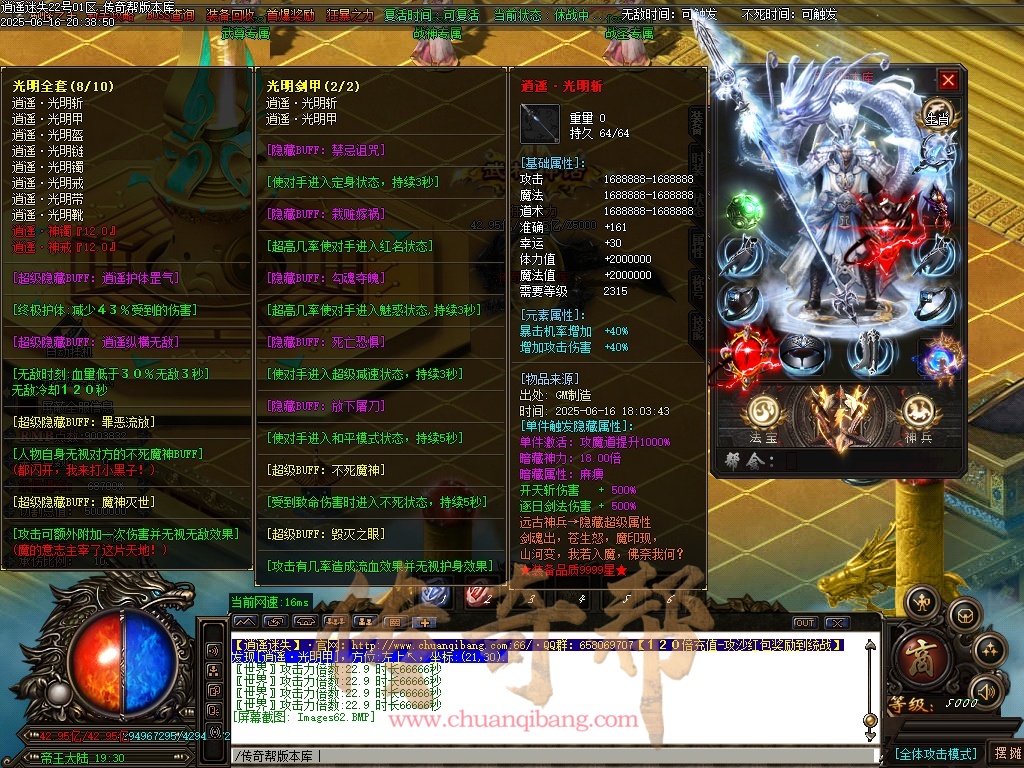Click the 装备回收 equipment recycle button
This screenshot has height=768, width=1024.
tap(230, 15)
